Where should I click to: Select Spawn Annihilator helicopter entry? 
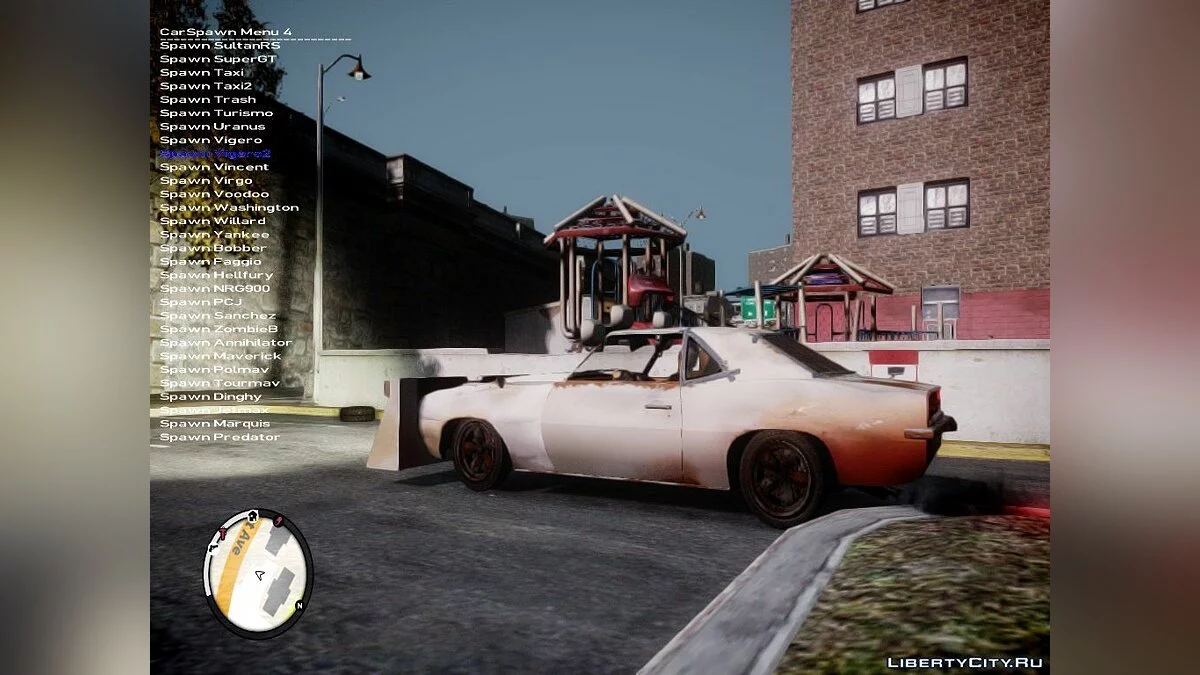226,342
